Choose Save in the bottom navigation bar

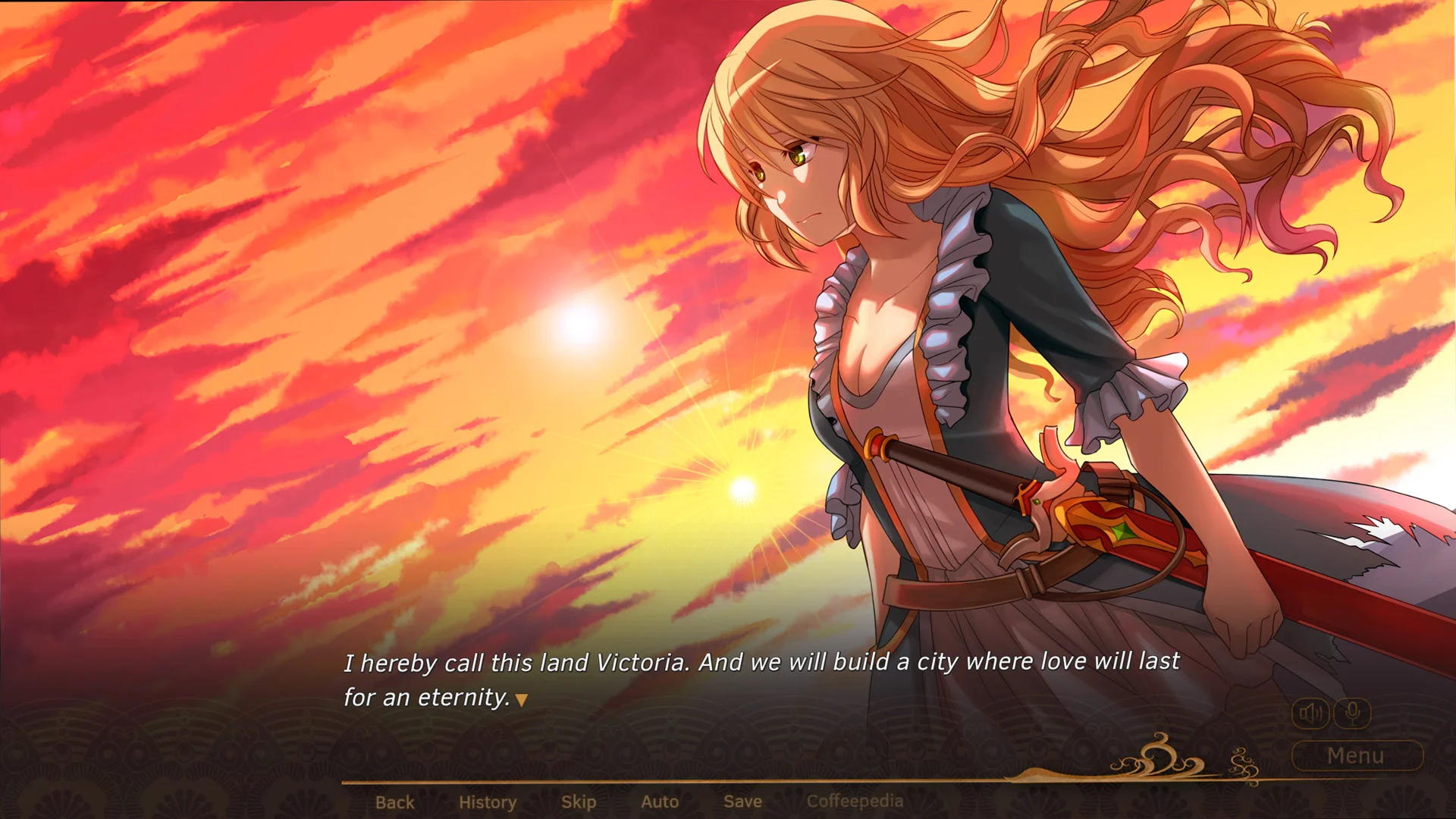click(x=742, y=802)
